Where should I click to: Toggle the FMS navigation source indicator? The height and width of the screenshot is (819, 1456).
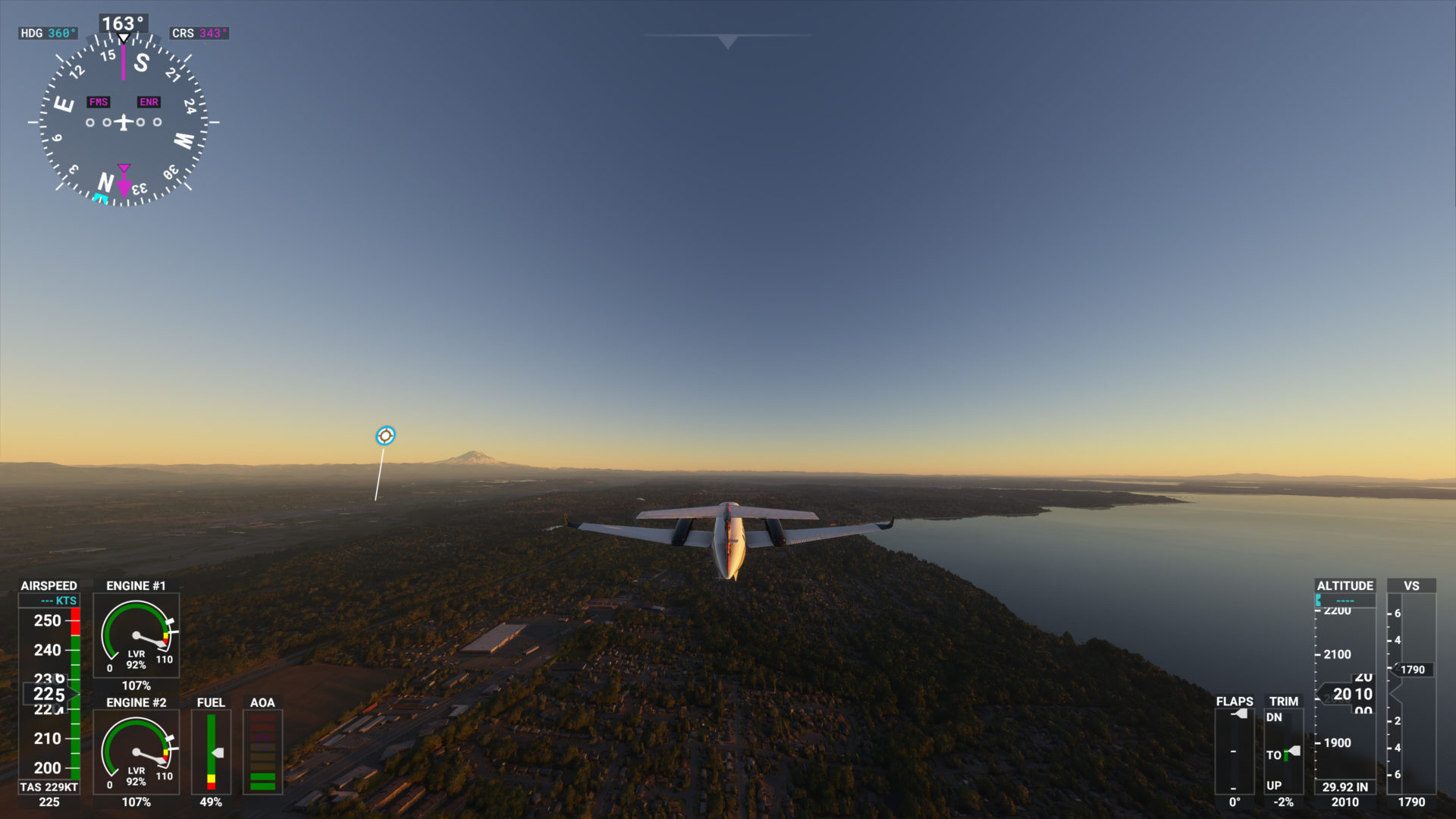[x=98, y=102]
